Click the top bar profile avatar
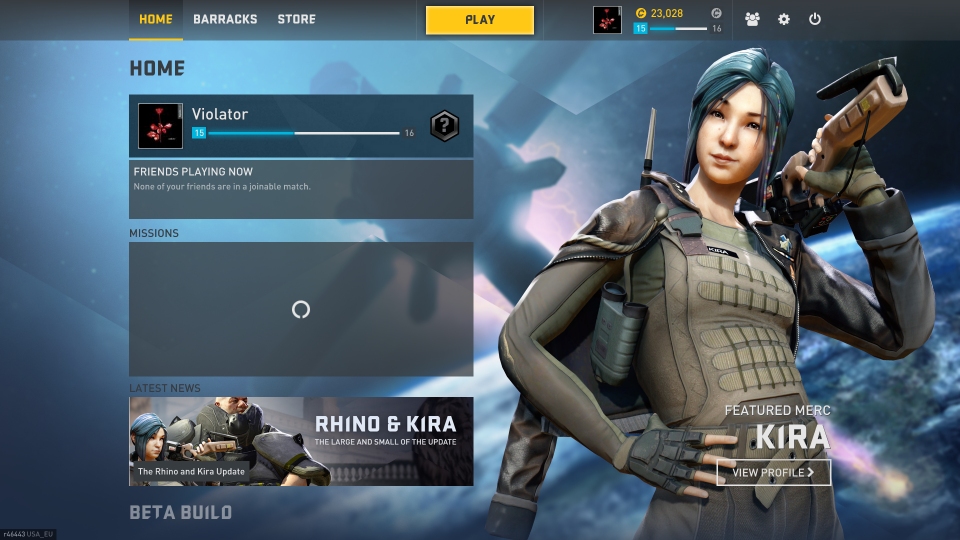960x540 pixels. click(607, 20)
